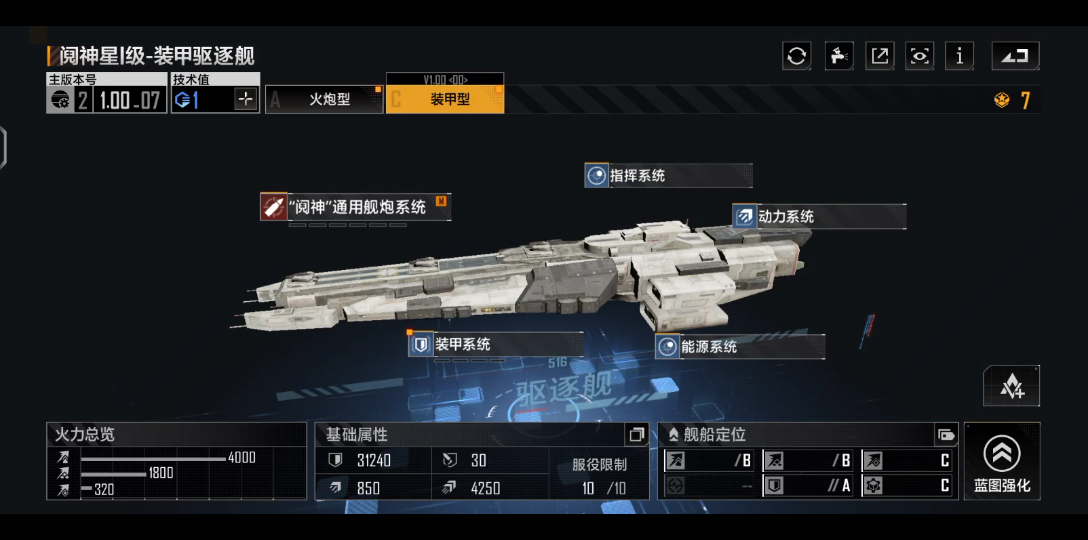Viewport: 1088px width, 540px height.
Task: Expand the 基础属性 base attributes panel
Action: (635, 435)
